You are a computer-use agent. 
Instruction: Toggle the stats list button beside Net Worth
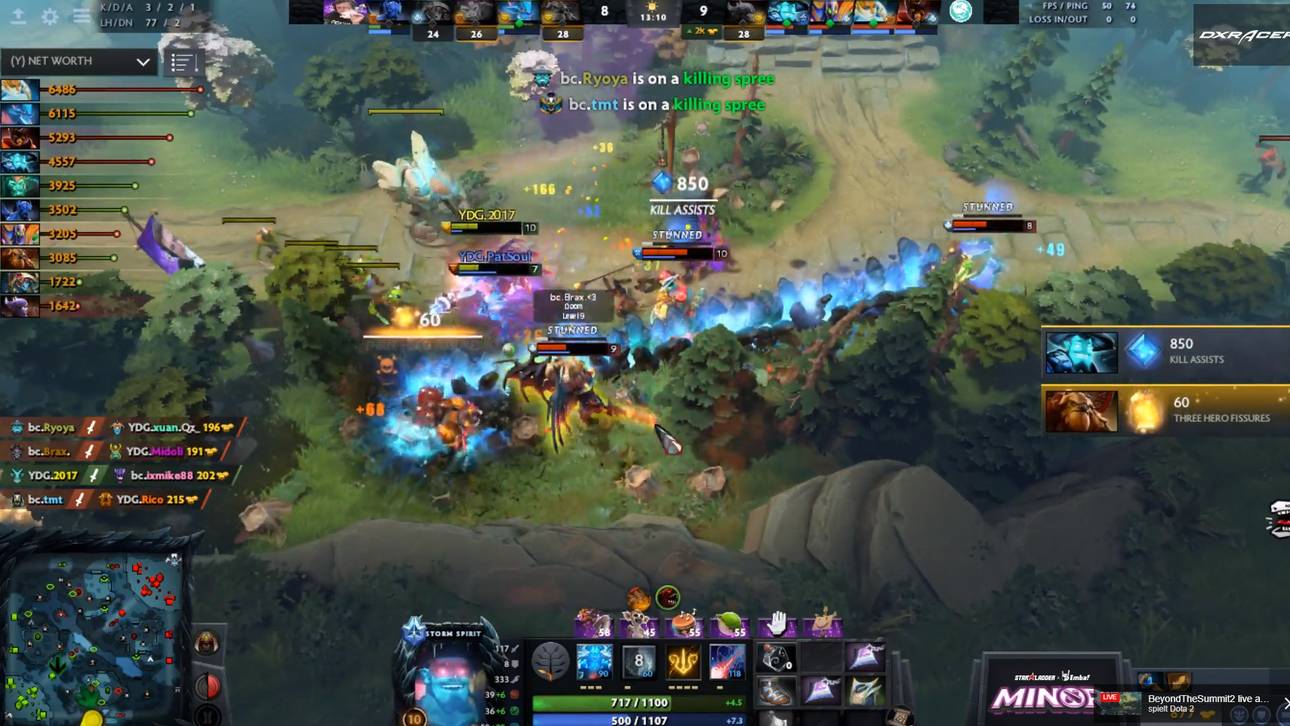(181, 62)
